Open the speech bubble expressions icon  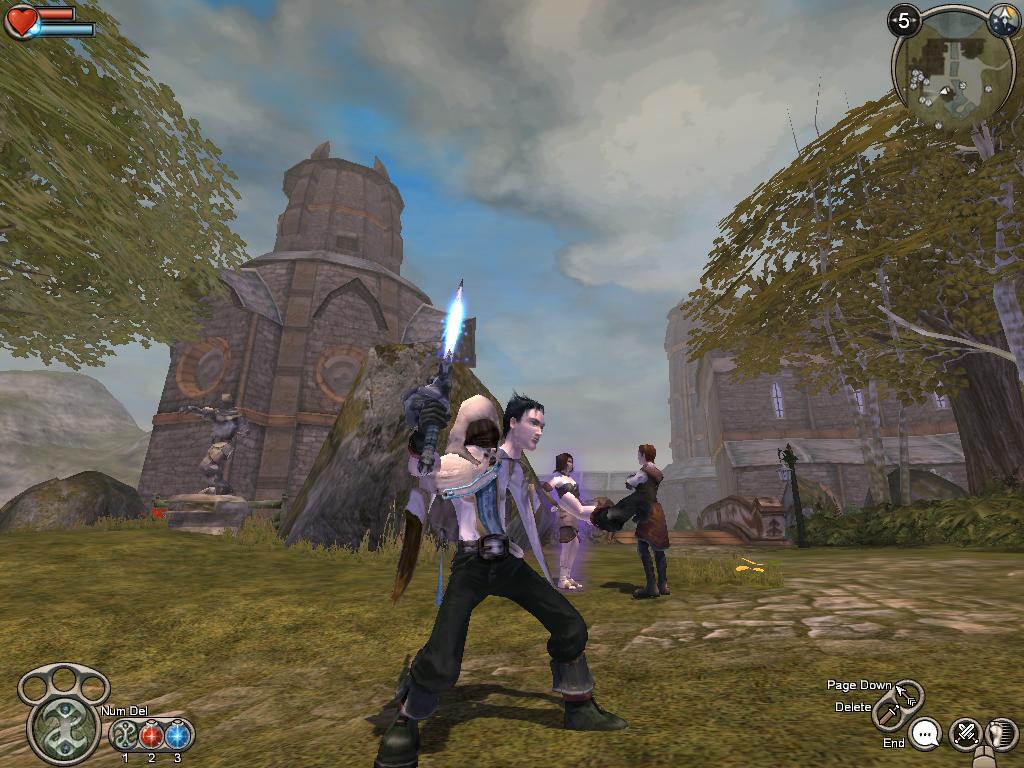tap(927, 735)
